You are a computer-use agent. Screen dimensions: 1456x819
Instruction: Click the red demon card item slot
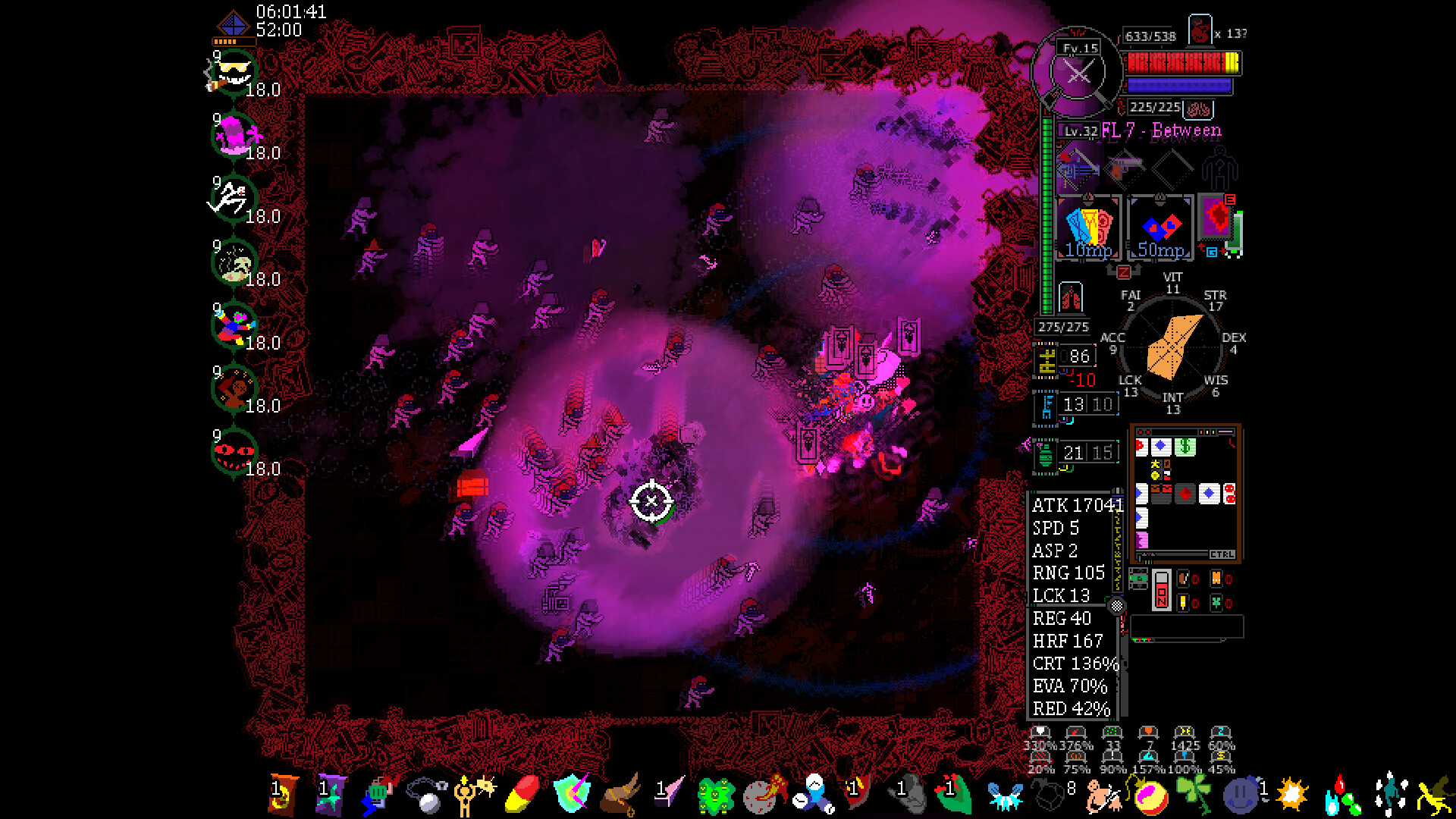(x=1218, y=220)
